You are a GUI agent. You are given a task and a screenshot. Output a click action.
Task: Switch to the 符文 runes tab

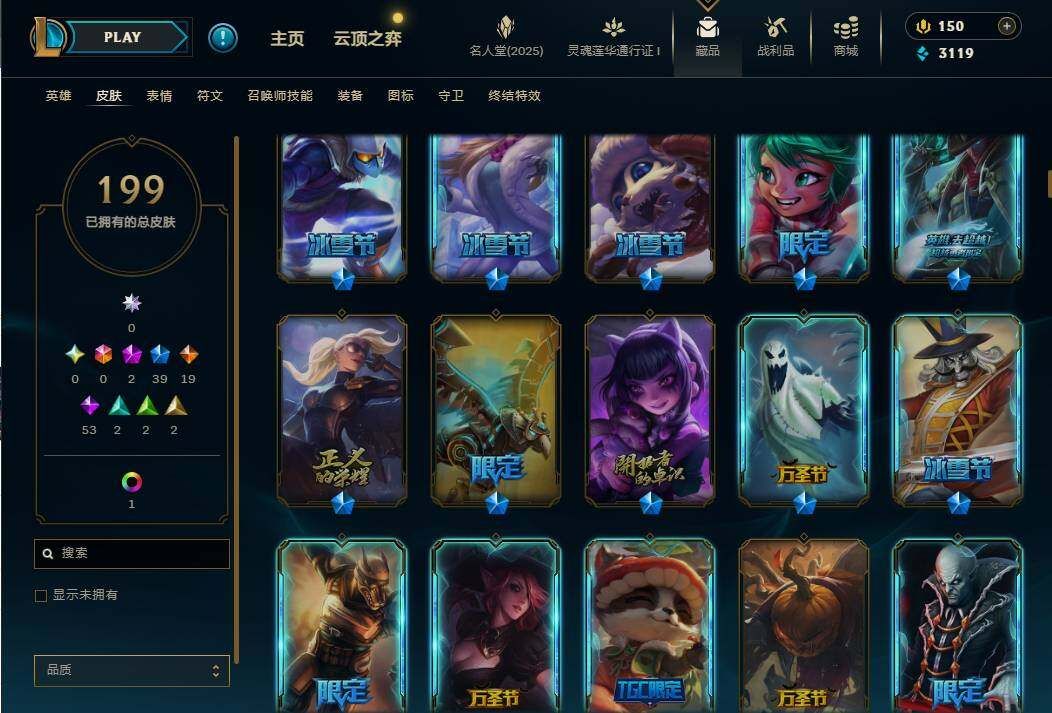coord(209,96)
